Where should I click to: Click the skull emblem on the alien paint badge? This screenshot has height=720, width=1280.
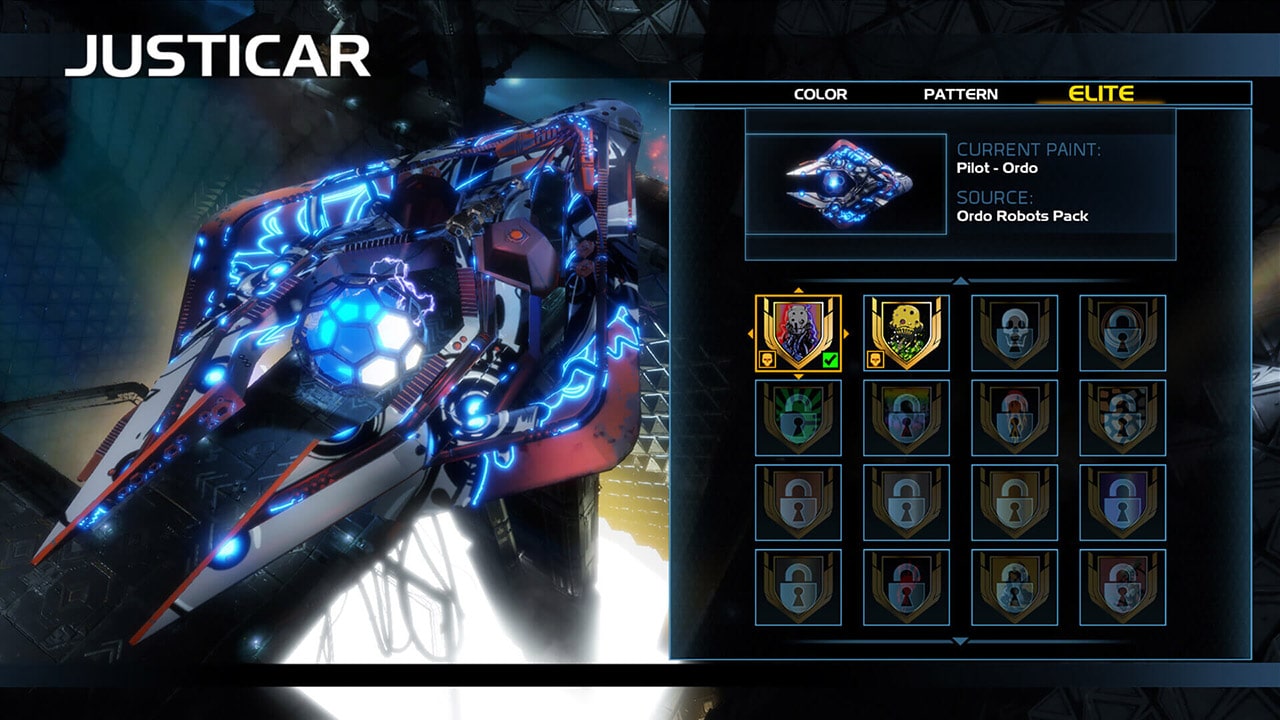point(877,358)
